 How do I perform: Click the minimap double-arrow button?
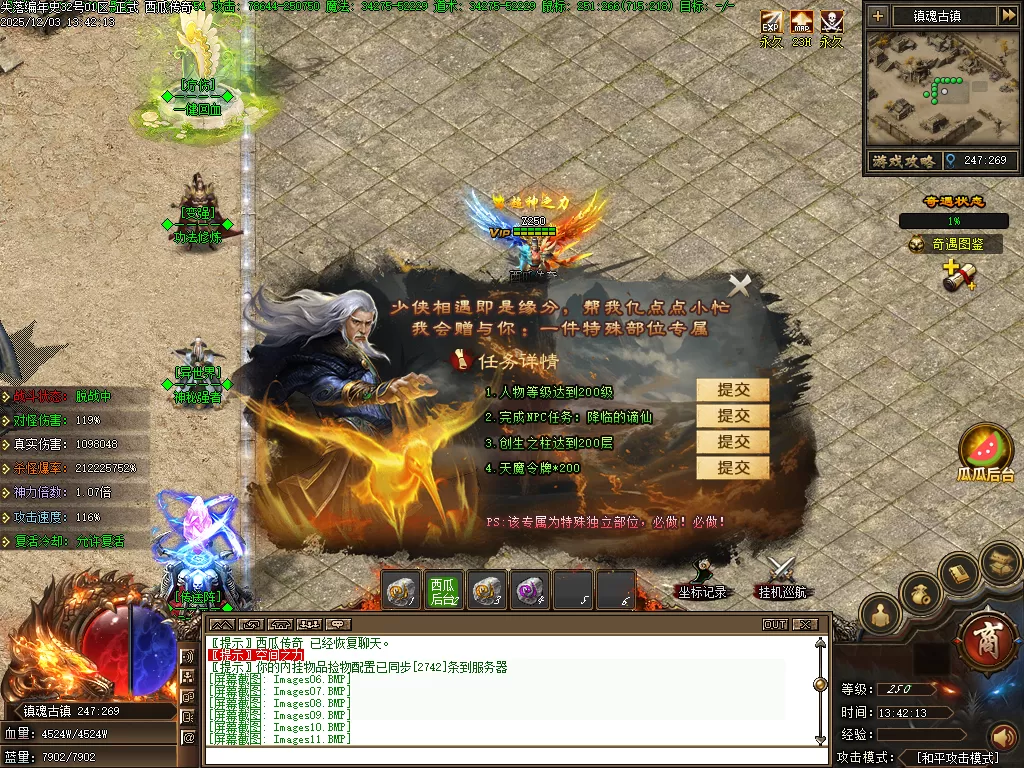click(1007, 16)
